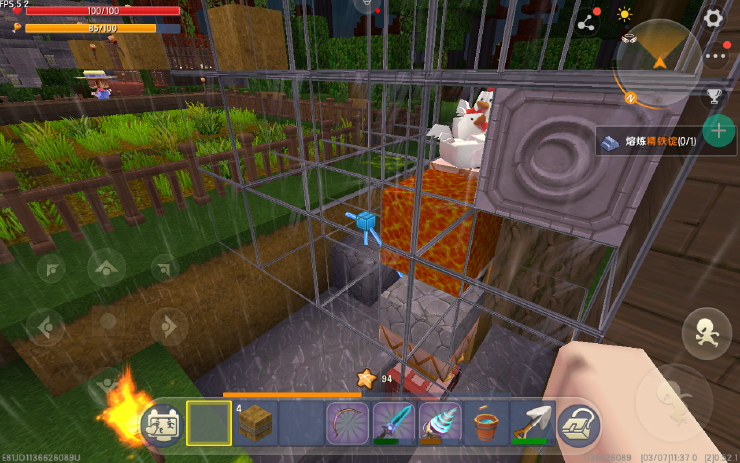This screenshot has width=740, height=463.
Task: Tap the move-left arrow button
Action: (x=46, y=326)
